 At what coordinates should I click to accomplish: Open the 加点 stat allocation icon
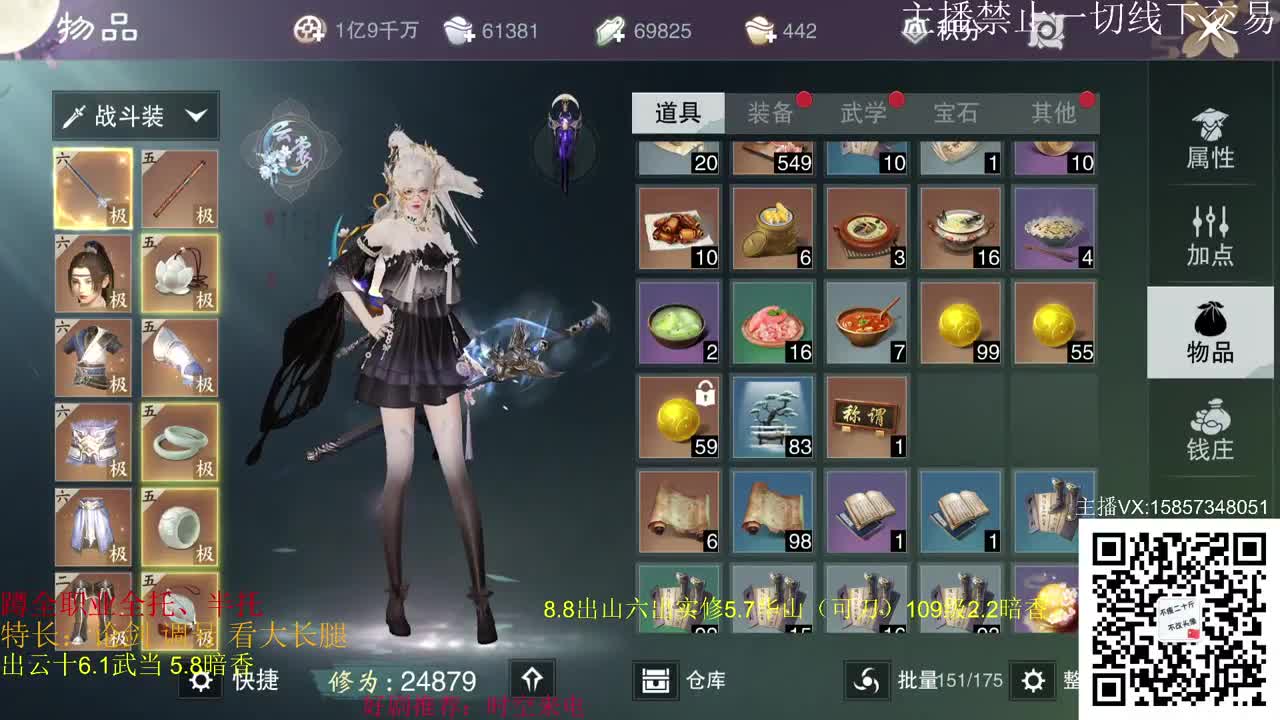[x=1209, y=232]
